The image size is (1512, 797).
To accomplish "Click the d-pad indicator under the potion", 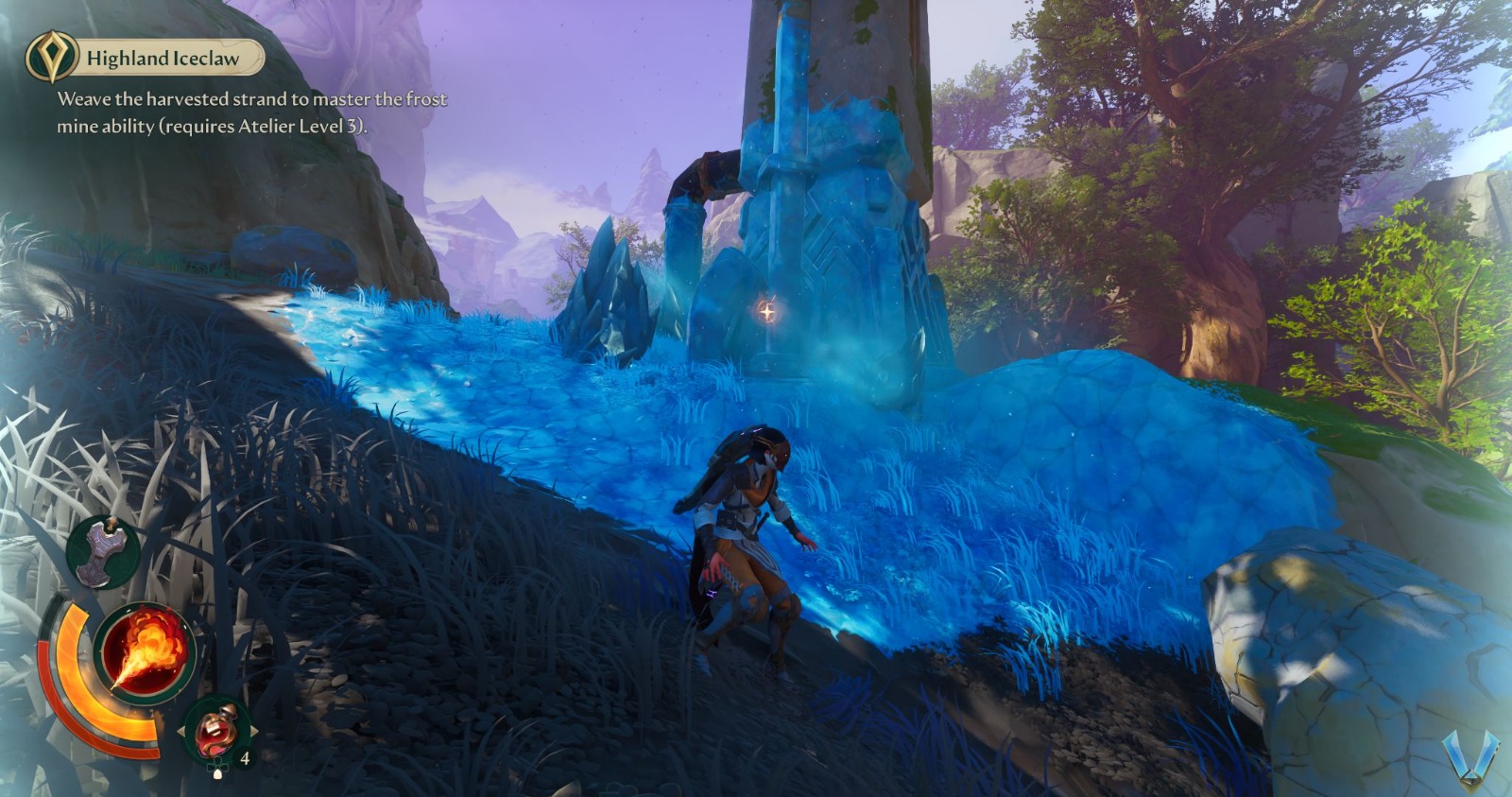I will pos(217,767).
